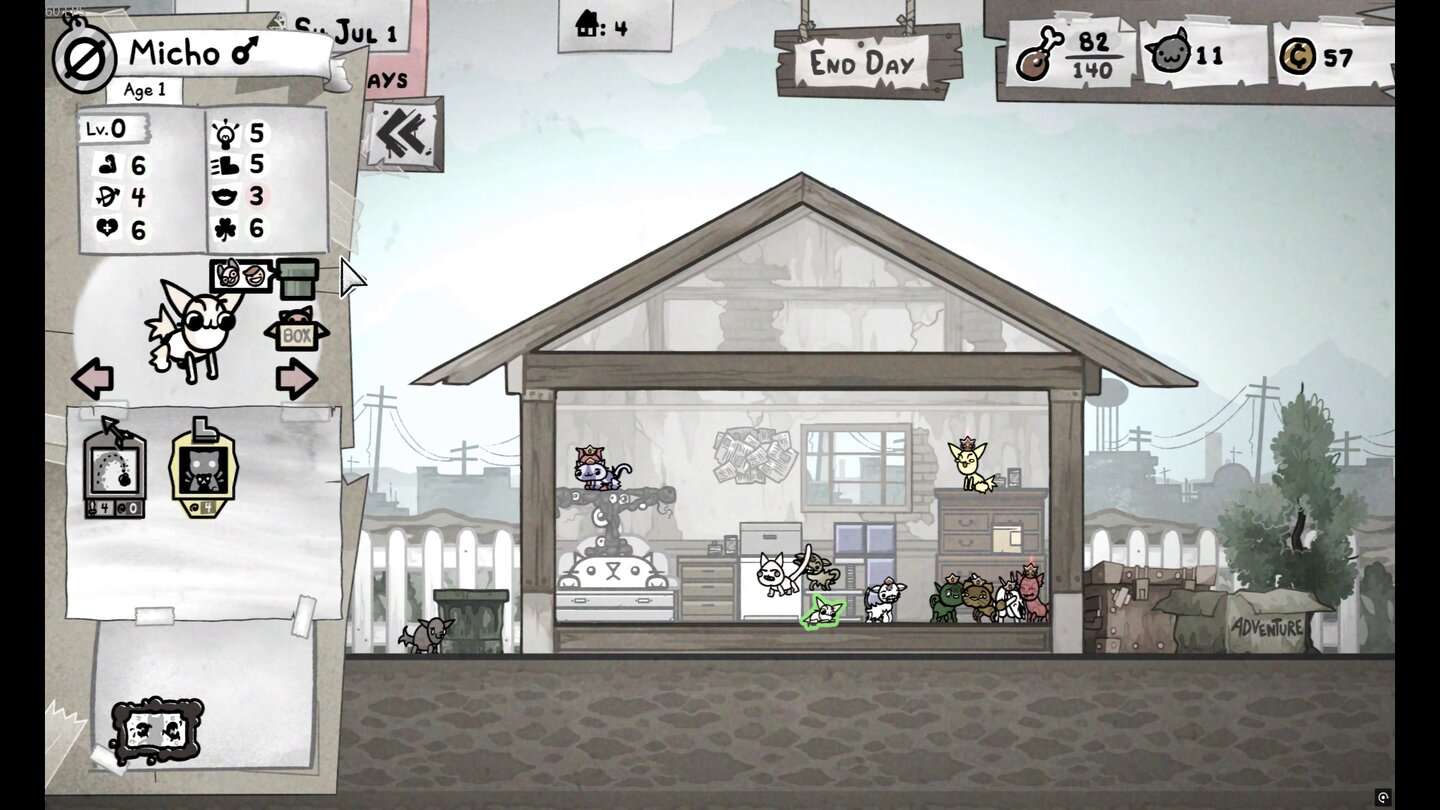Click the Age 1 tag under Micho's name

click(x=145, y=90)
